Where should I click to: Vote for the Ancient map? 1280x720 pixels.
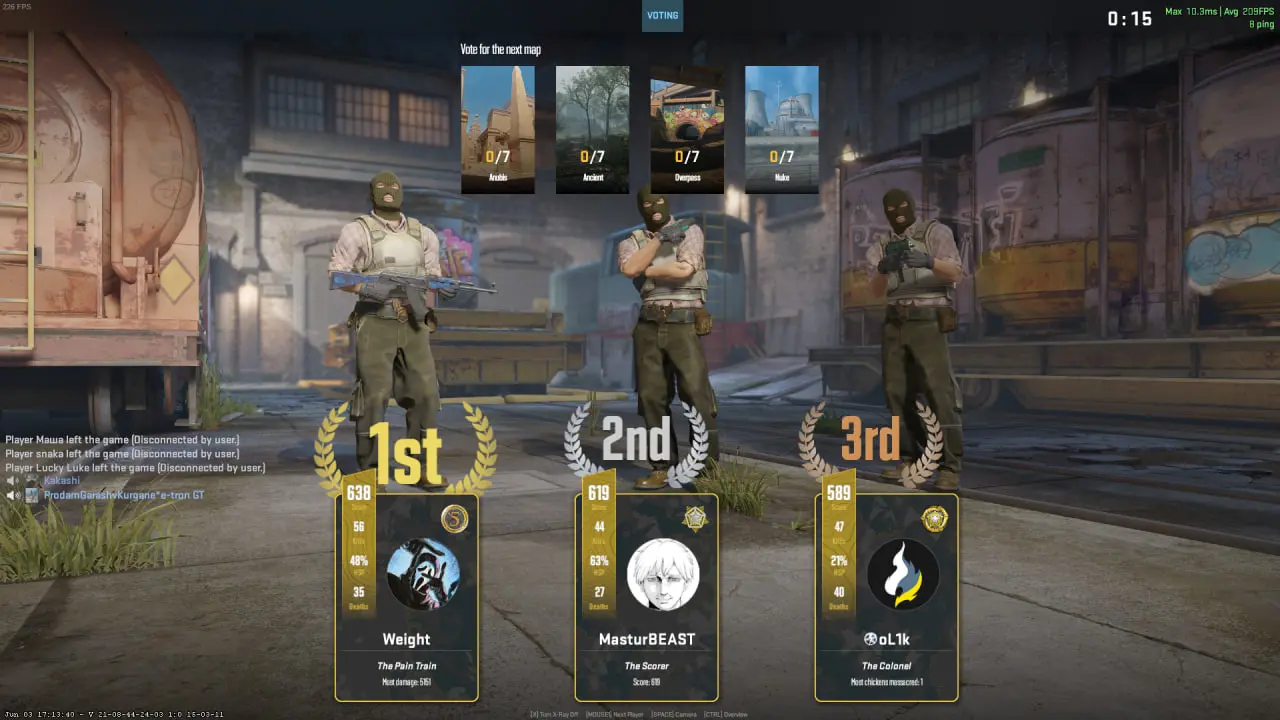point(592,129)
